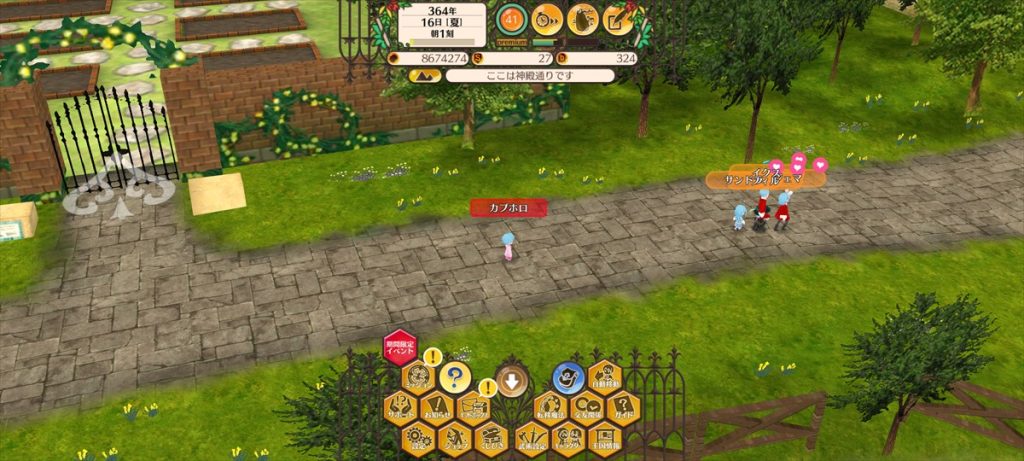The width and height of the screenshot is (1024, 461).
Task: Open the Guide (ガイド) hexagon
Action: [623, 407]
